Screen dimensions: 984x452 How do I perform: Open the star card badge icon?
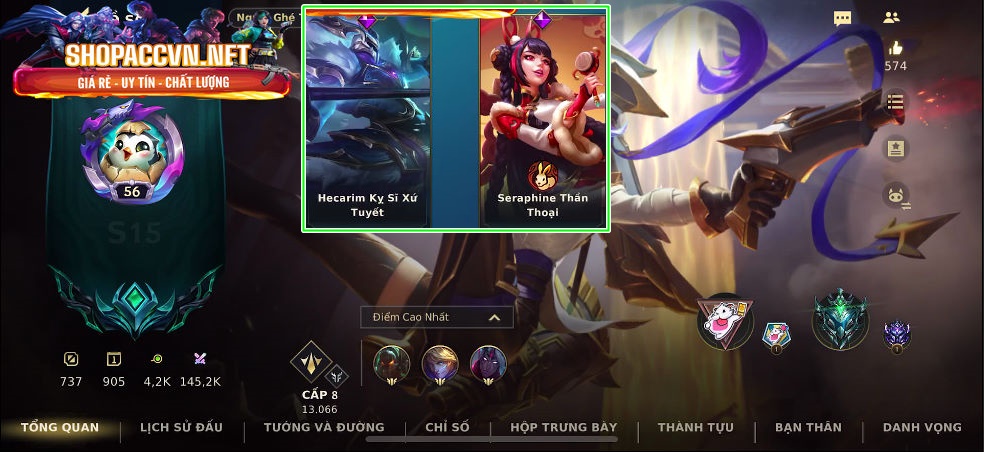(895, 148)
